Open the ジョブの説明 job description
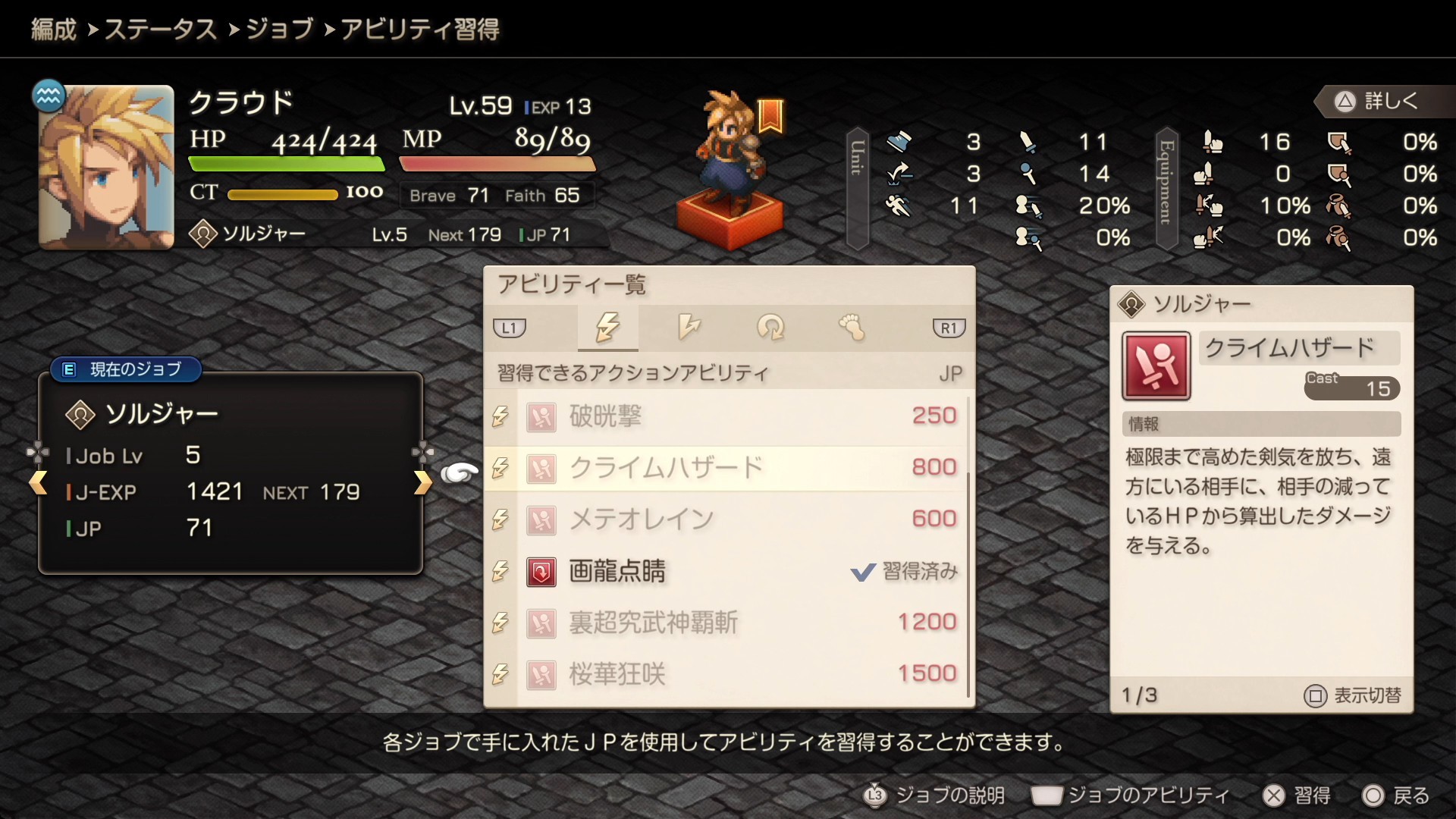This screenshot has height=819, width=1456. pos(935,795)
